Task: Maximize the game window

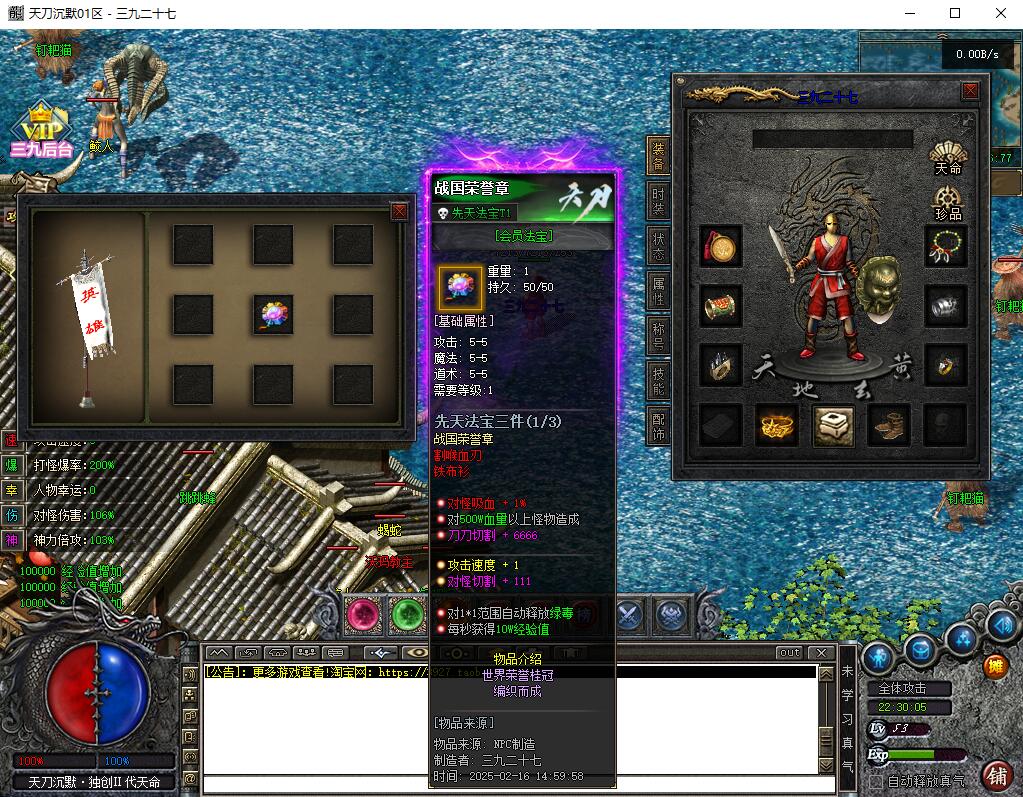Action: point(955,13)
